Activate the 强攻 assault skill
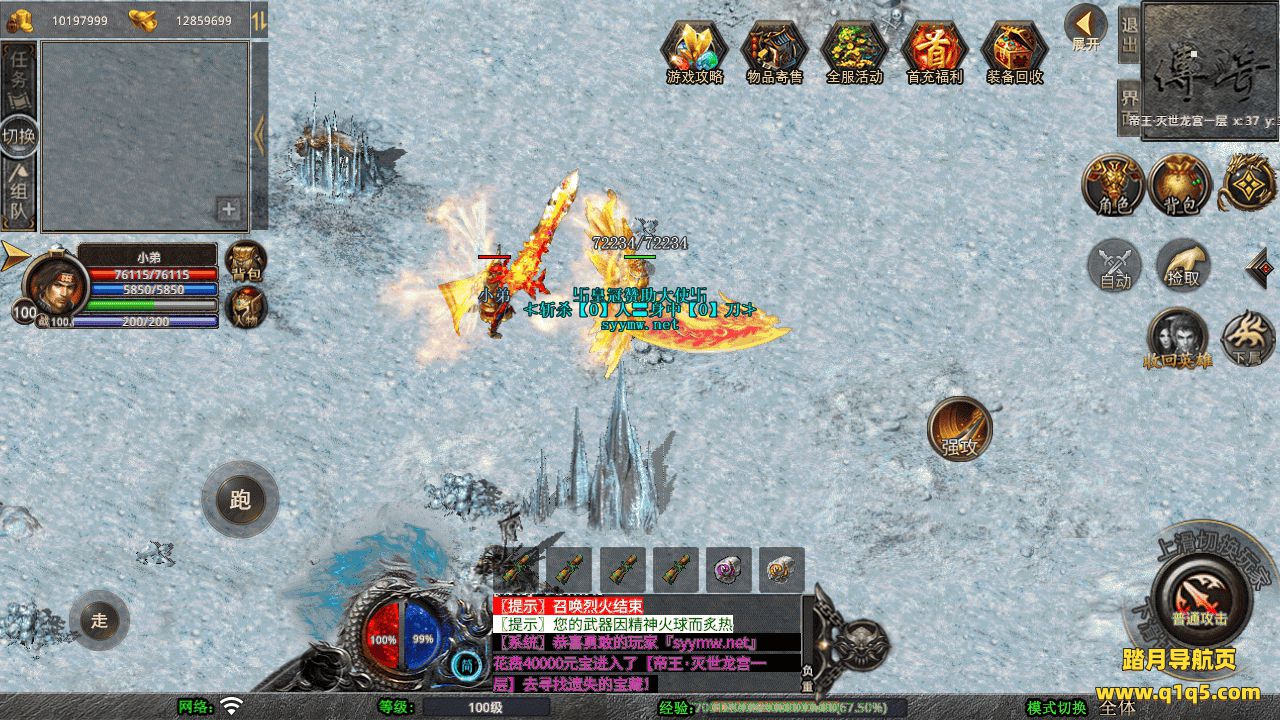 pyautogui.click(x=960, y=430)
